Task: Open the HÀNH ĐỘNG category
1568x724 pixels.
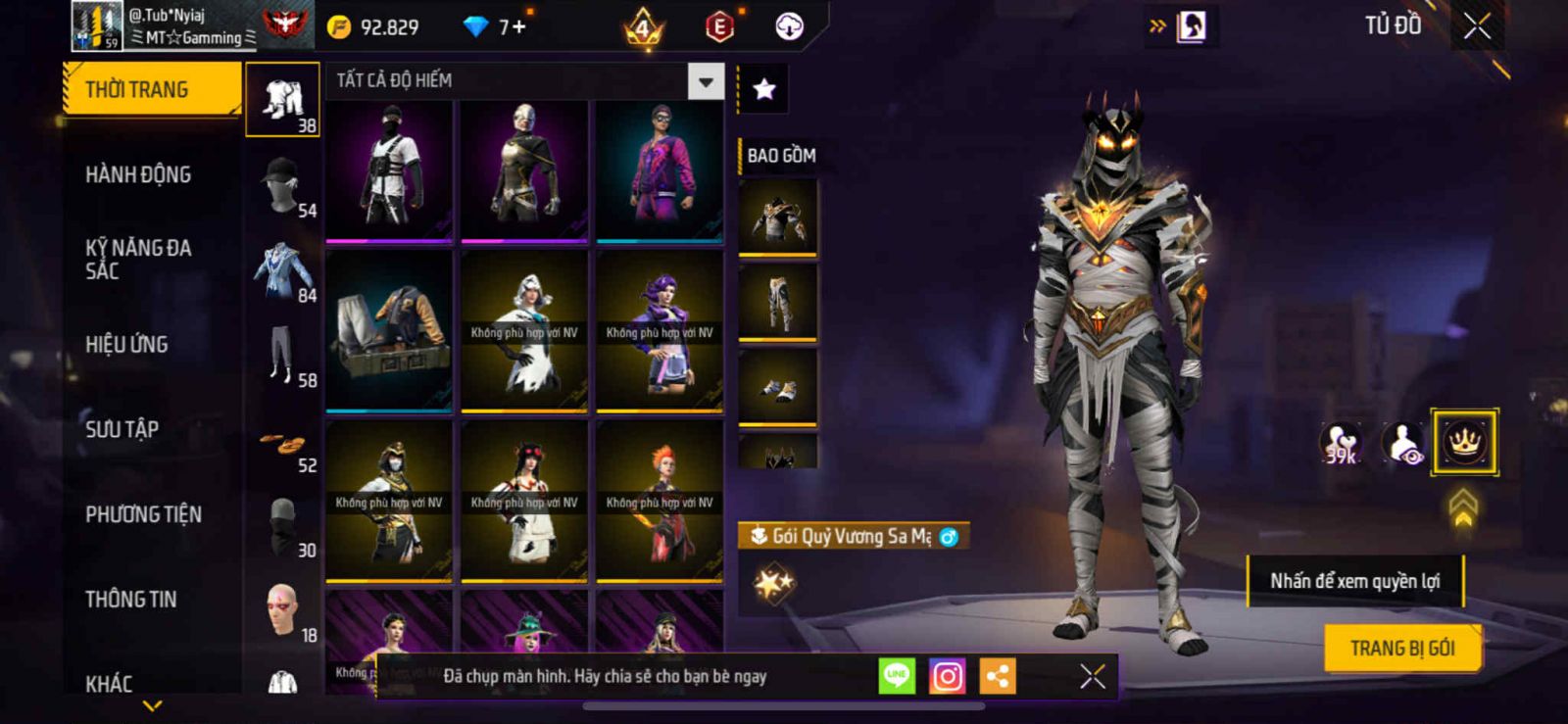Action: 138,174
